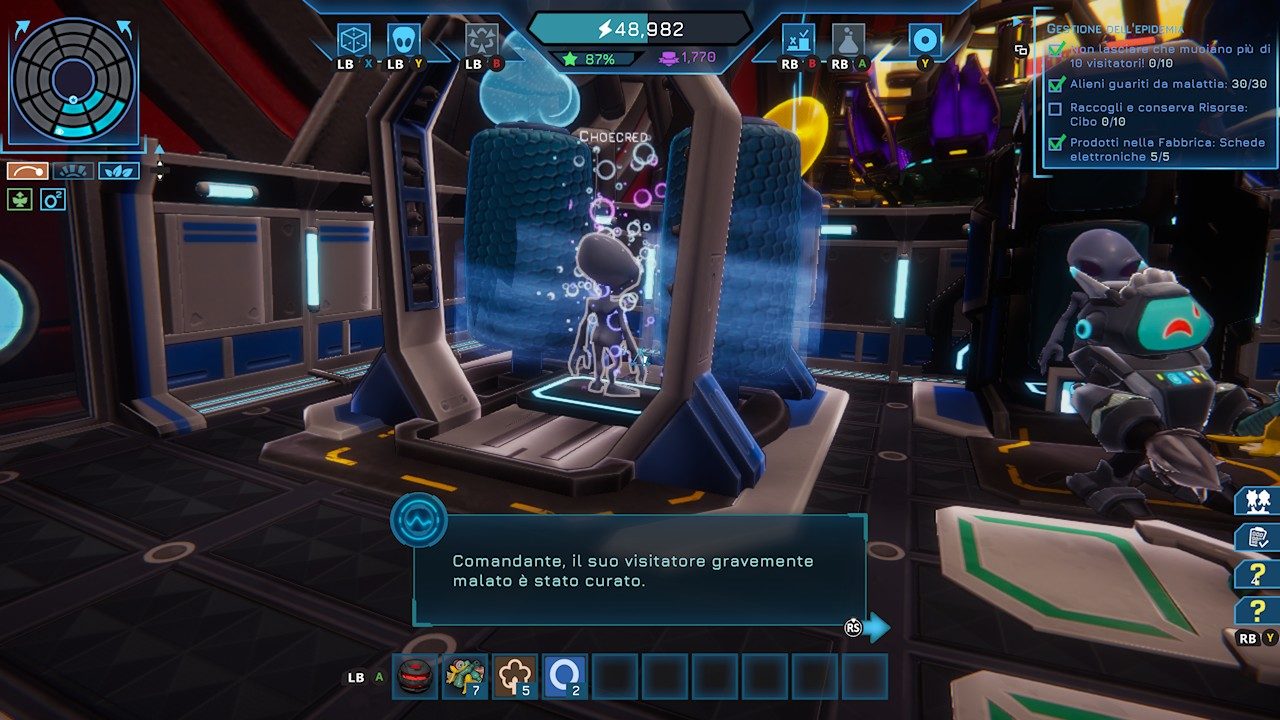Select the blue ring item slot
The image size is (1280, 720).
[x=565, y=677]
